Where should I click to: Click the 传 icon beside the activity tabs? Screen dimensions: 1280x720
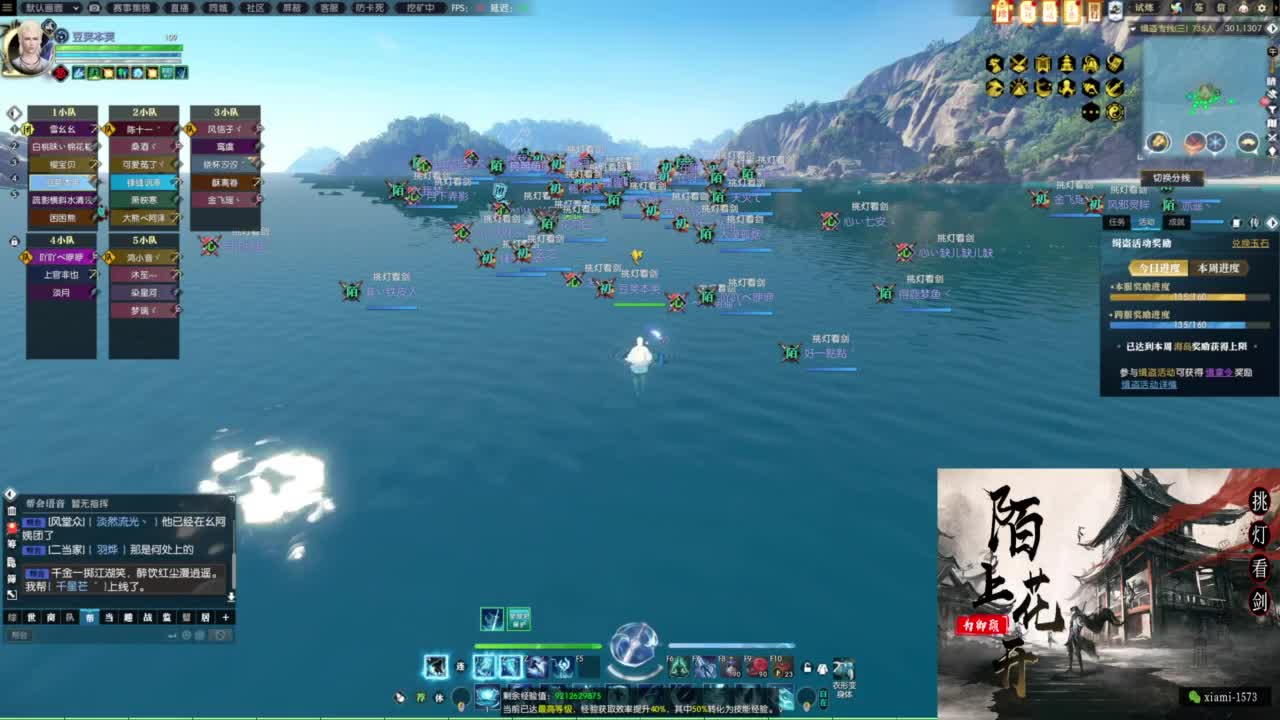(x=1253, y=224)
